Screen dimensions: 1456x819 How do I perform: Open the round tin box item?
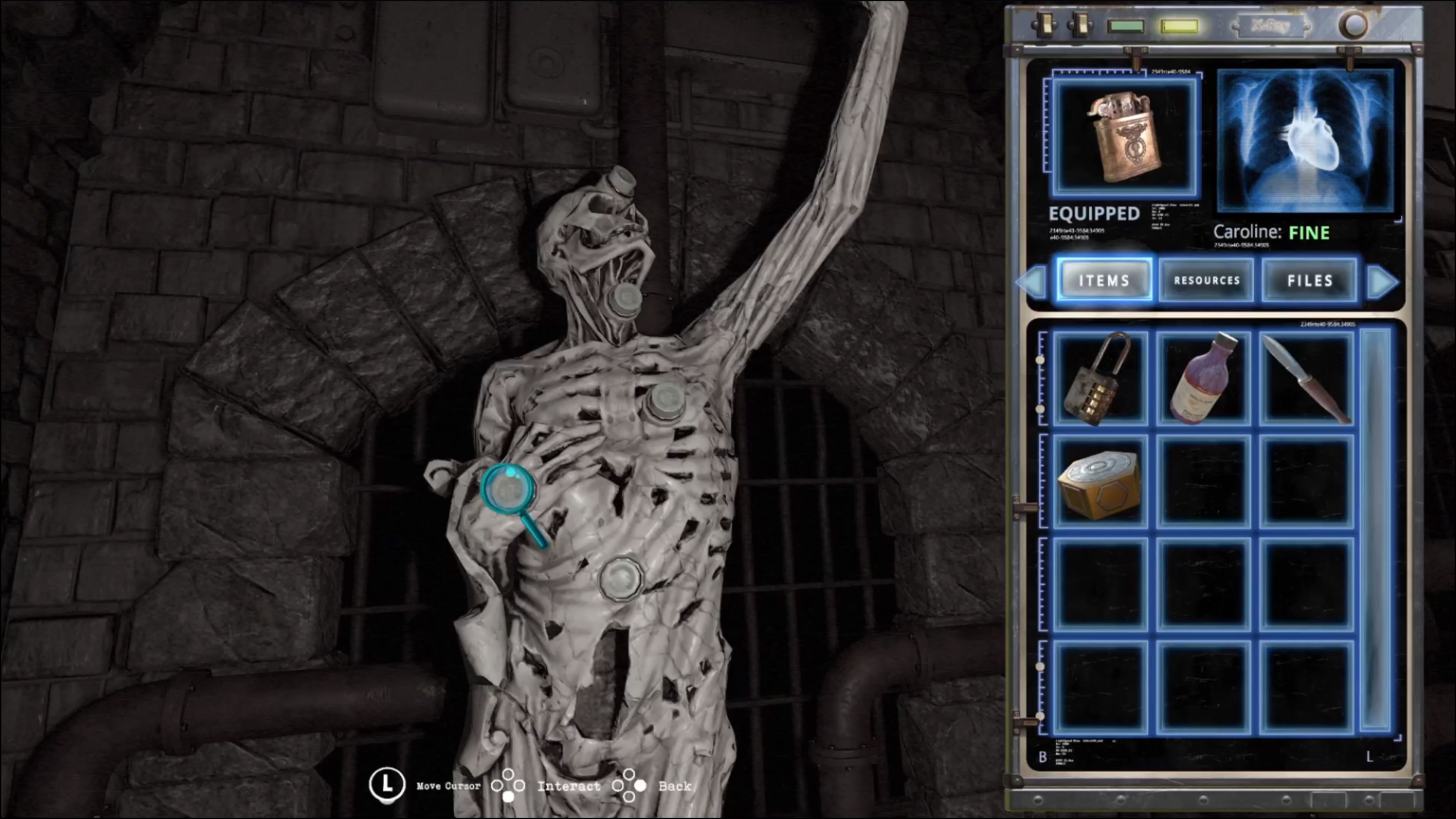pyautogui.click(x=1099, y=483)
